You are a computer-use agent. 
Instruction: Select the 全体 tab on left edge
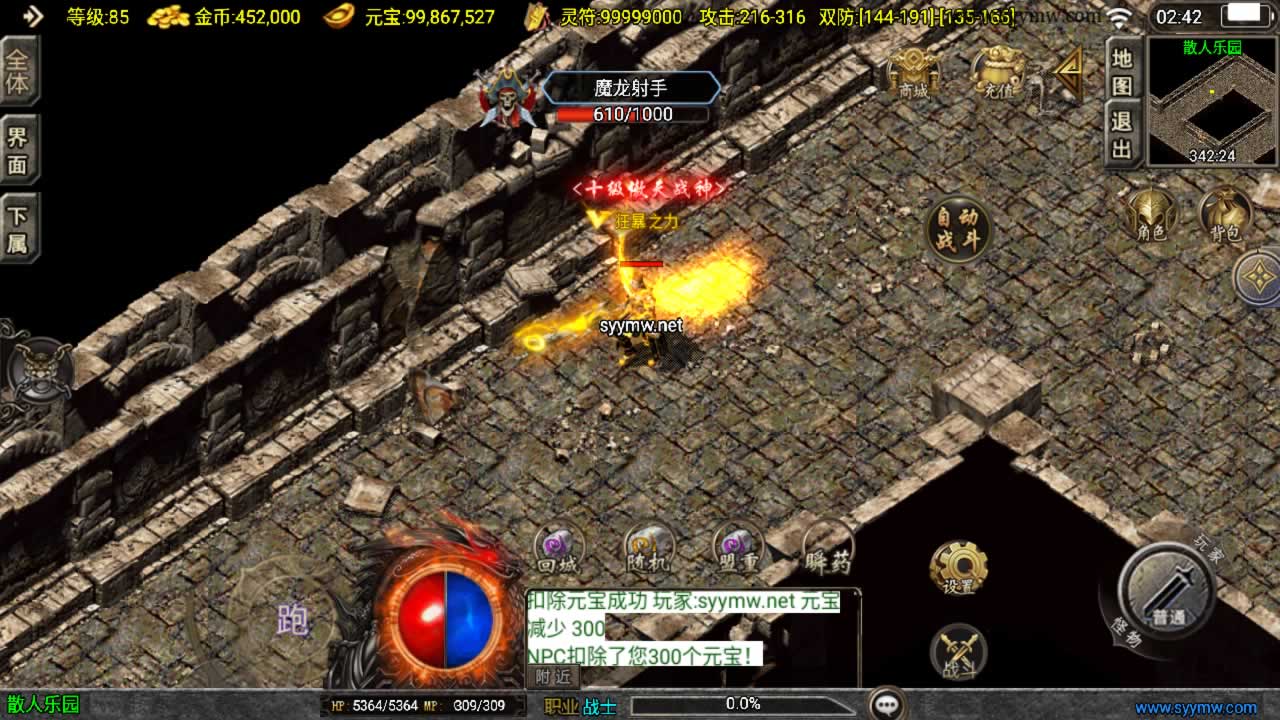18,71
